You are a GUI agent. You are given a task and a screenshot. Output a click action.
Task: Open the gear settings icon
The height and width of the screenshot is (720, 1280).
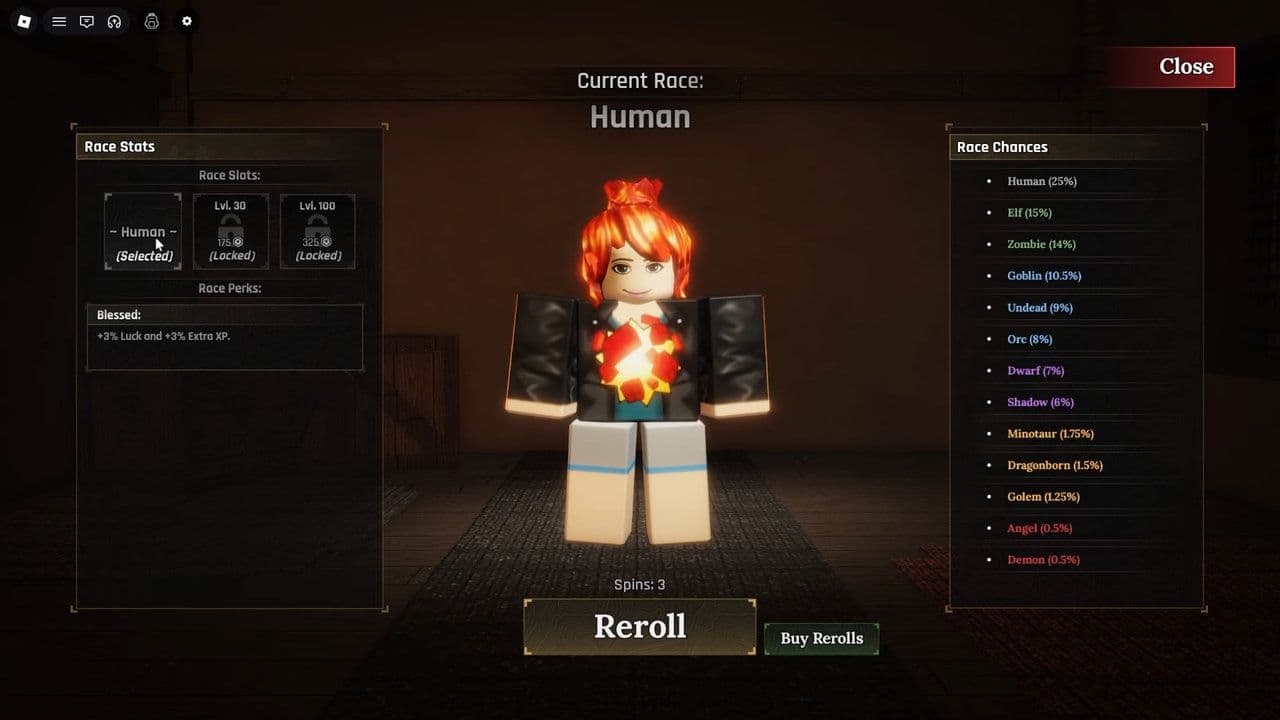click(x=186, y=21)
